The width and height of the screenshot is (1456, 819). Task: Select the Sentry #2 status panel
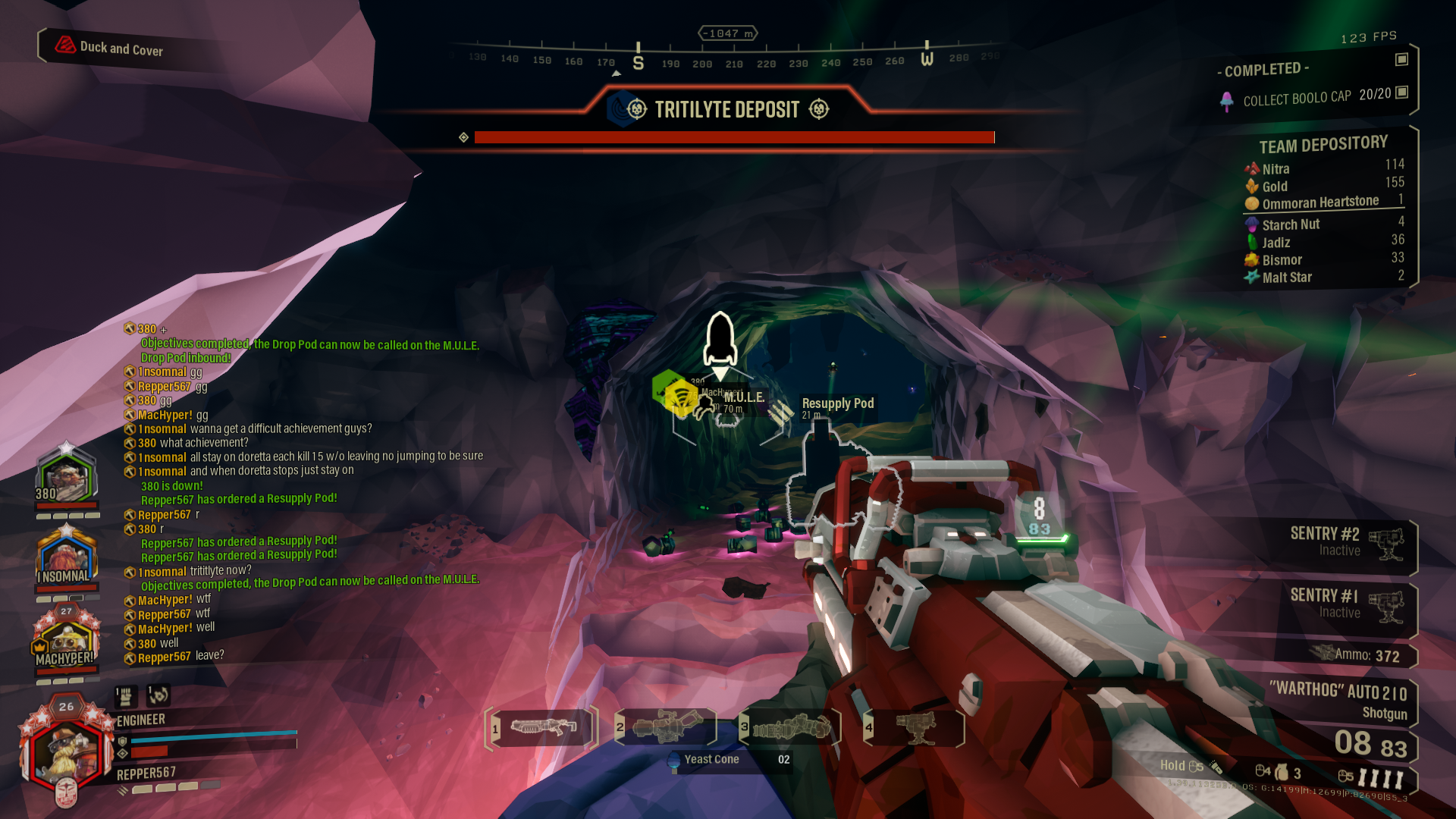[1342, 542]
